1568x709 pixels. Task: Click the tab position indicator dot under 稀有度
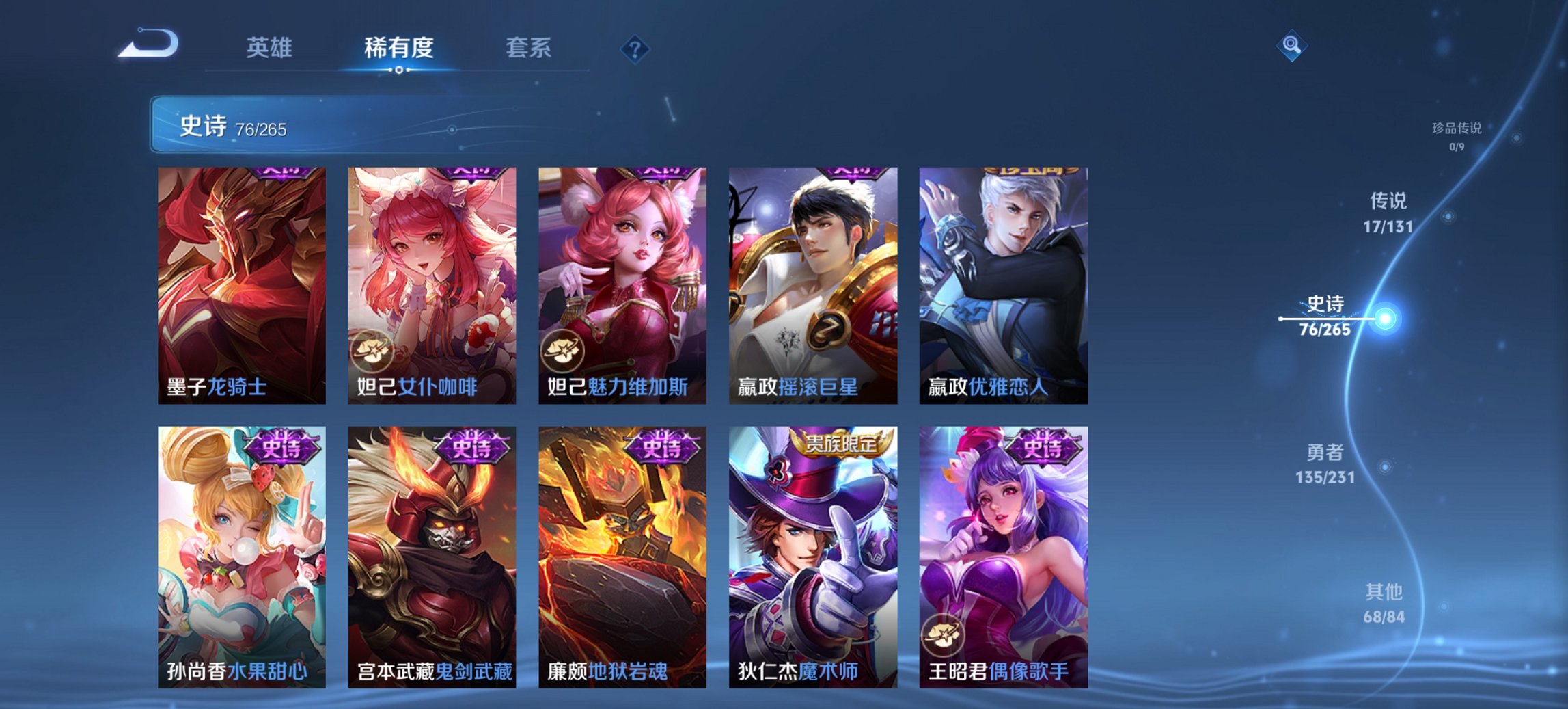[x=399, y=70]
